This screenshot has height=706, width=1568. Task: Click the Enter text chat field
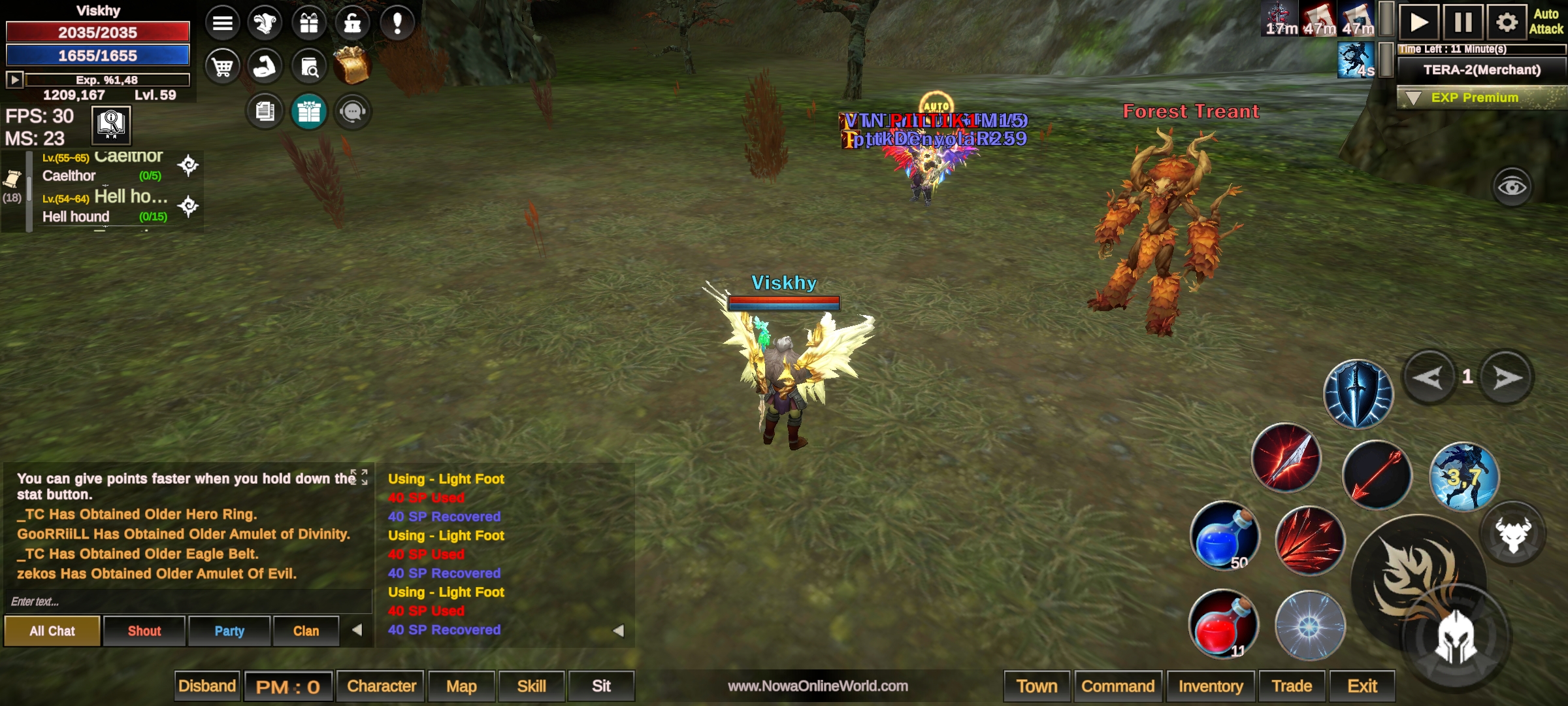pos(186,601)
